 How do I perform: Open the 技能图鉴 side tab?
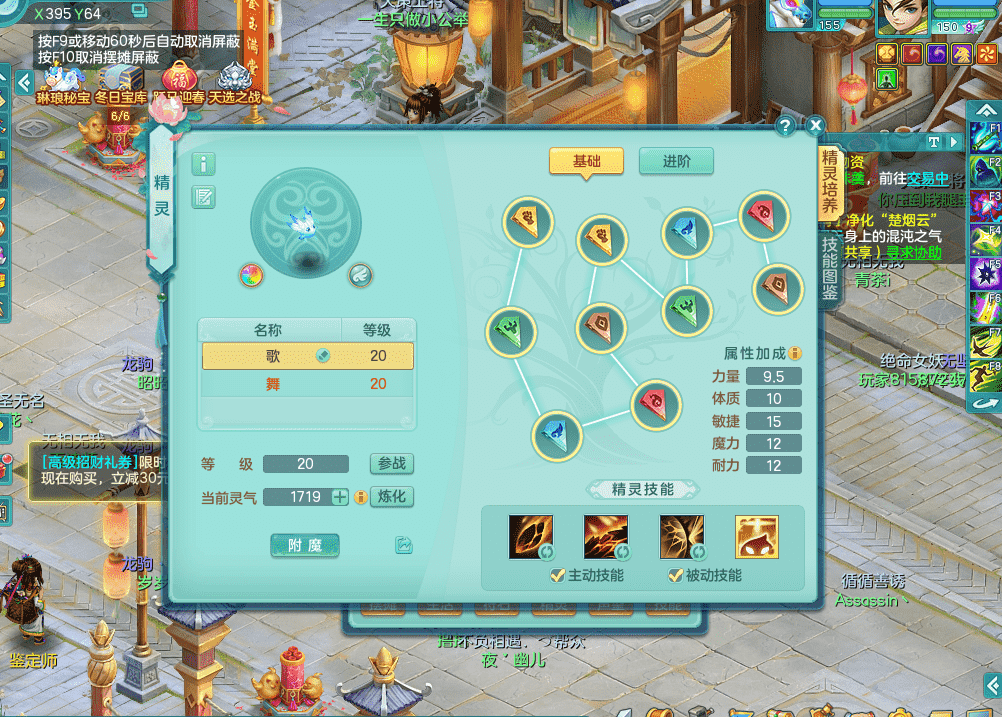pos(830,268)
